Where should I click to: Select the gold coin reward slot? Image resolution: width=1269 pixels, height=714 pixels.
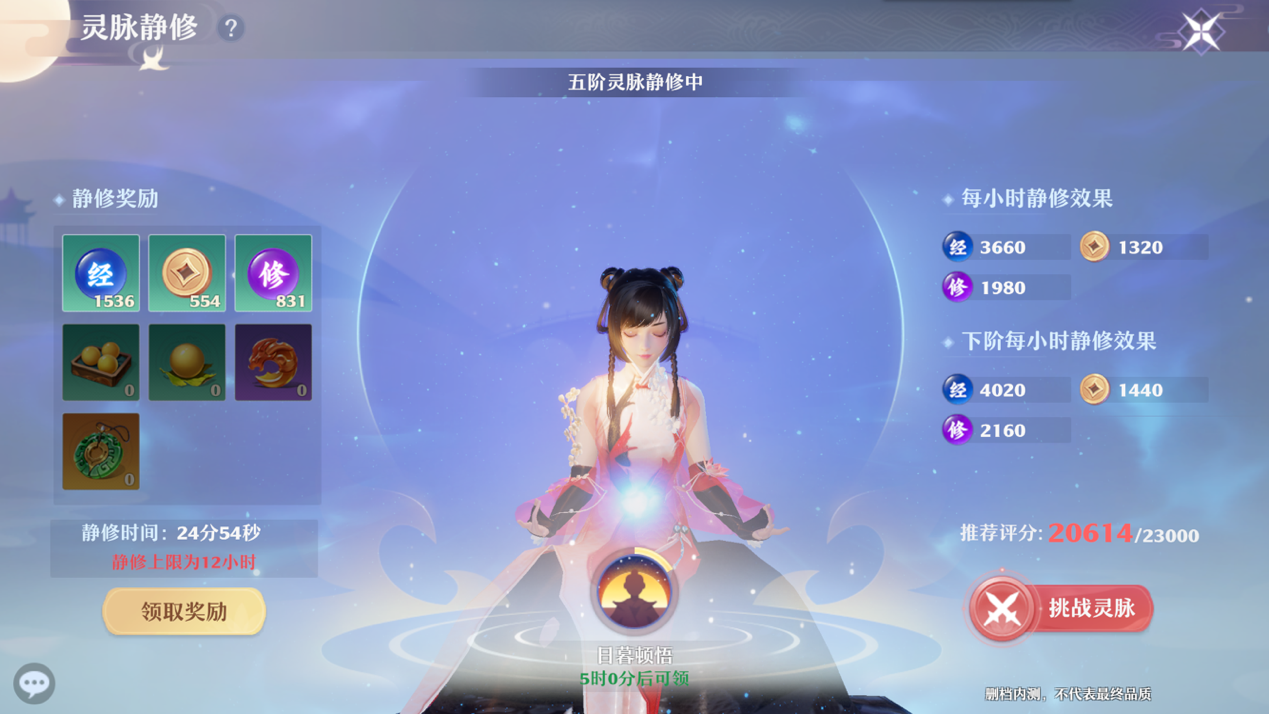[187, 273]
